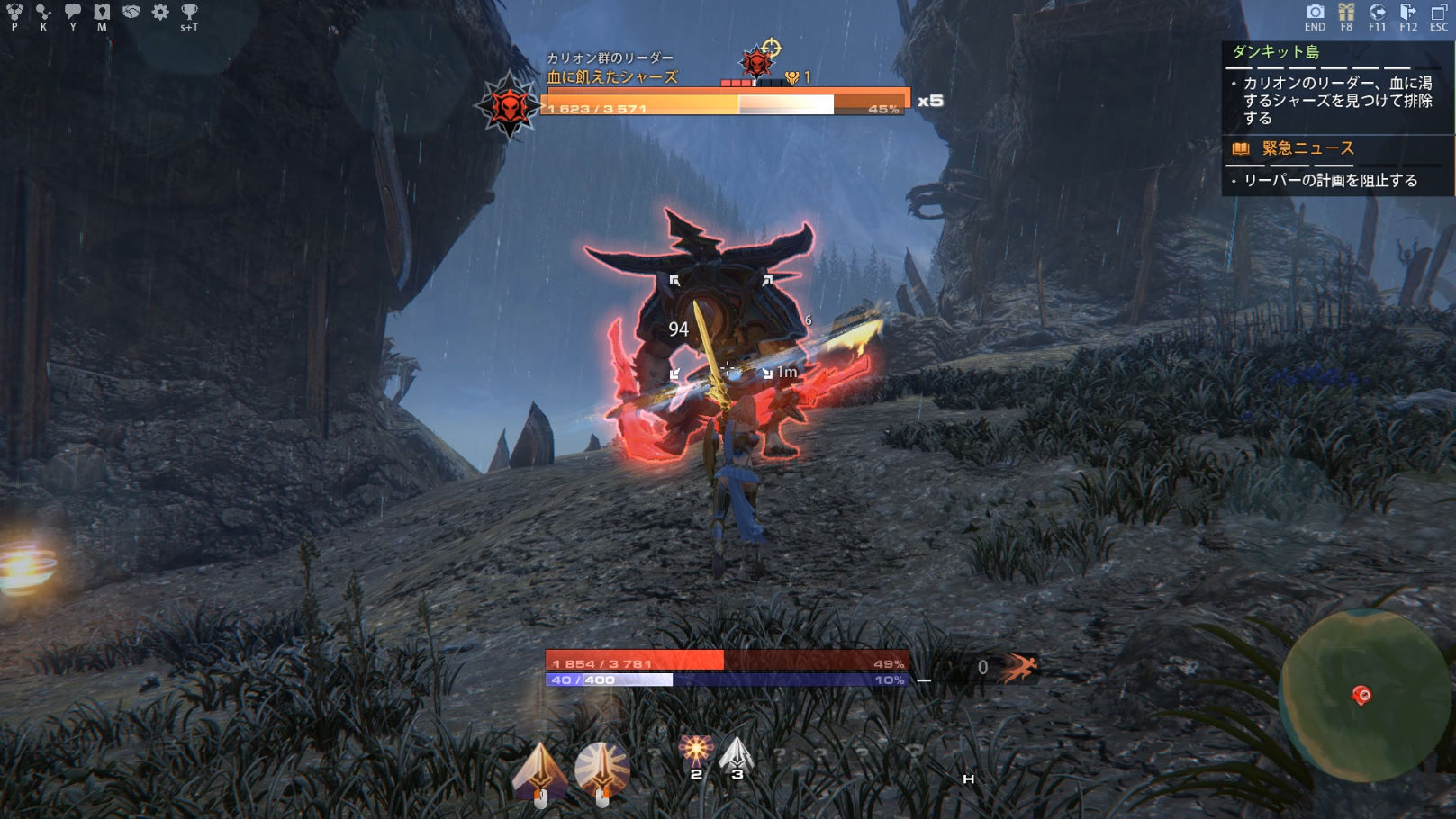Open the skill tree nodes icon

[43, 12]
